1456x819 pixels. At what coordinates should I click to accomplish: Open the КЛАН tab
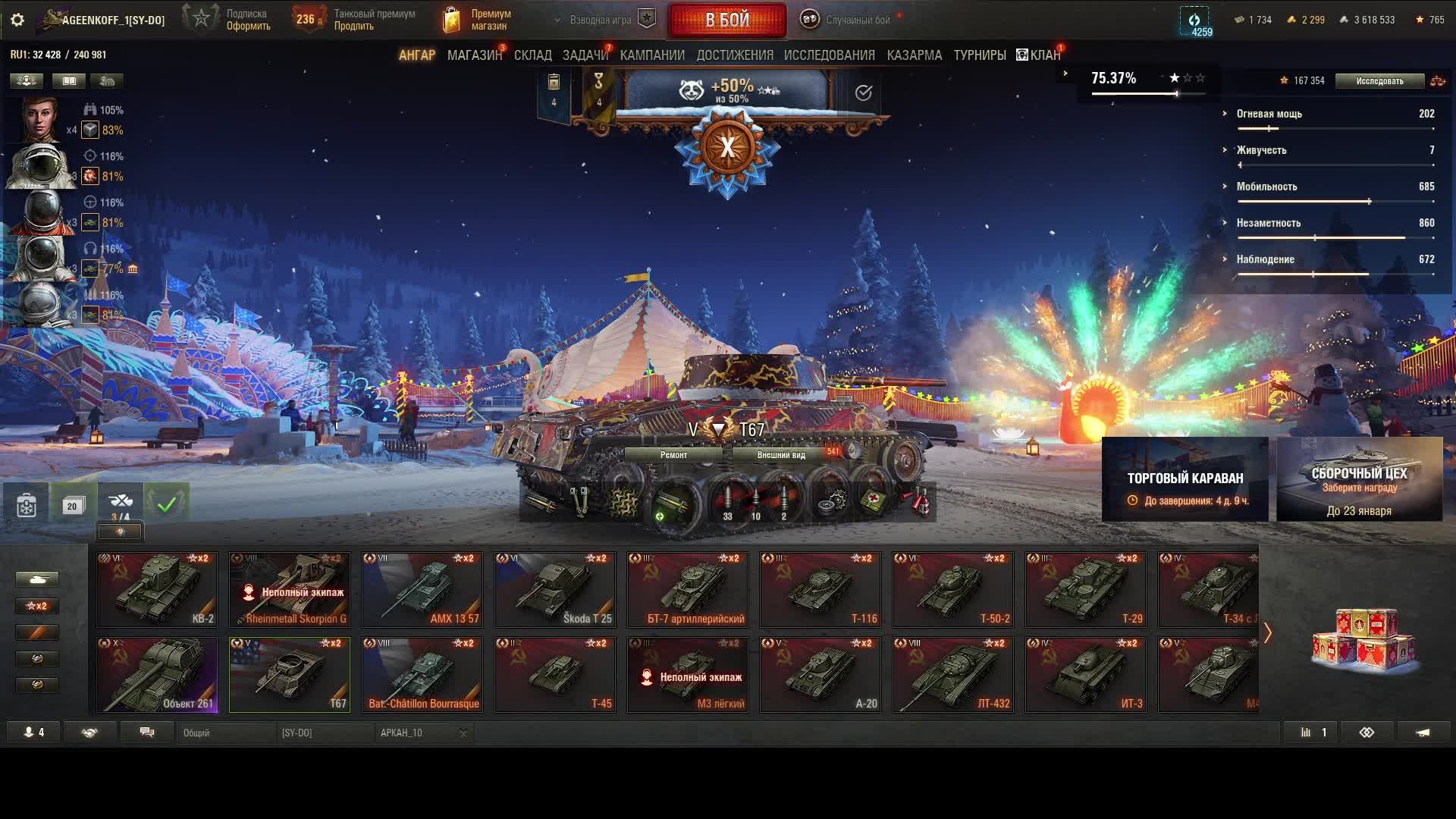(1039, 55)
